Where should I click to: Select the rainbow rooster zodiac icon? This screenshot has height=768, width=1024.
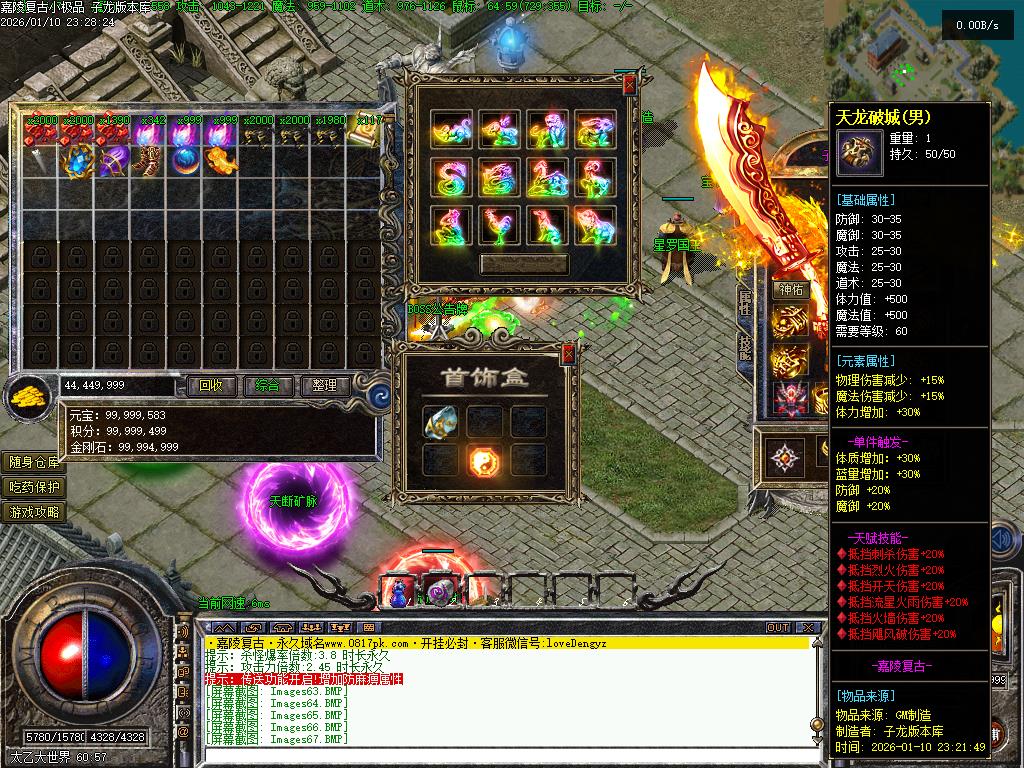point(499,226)
